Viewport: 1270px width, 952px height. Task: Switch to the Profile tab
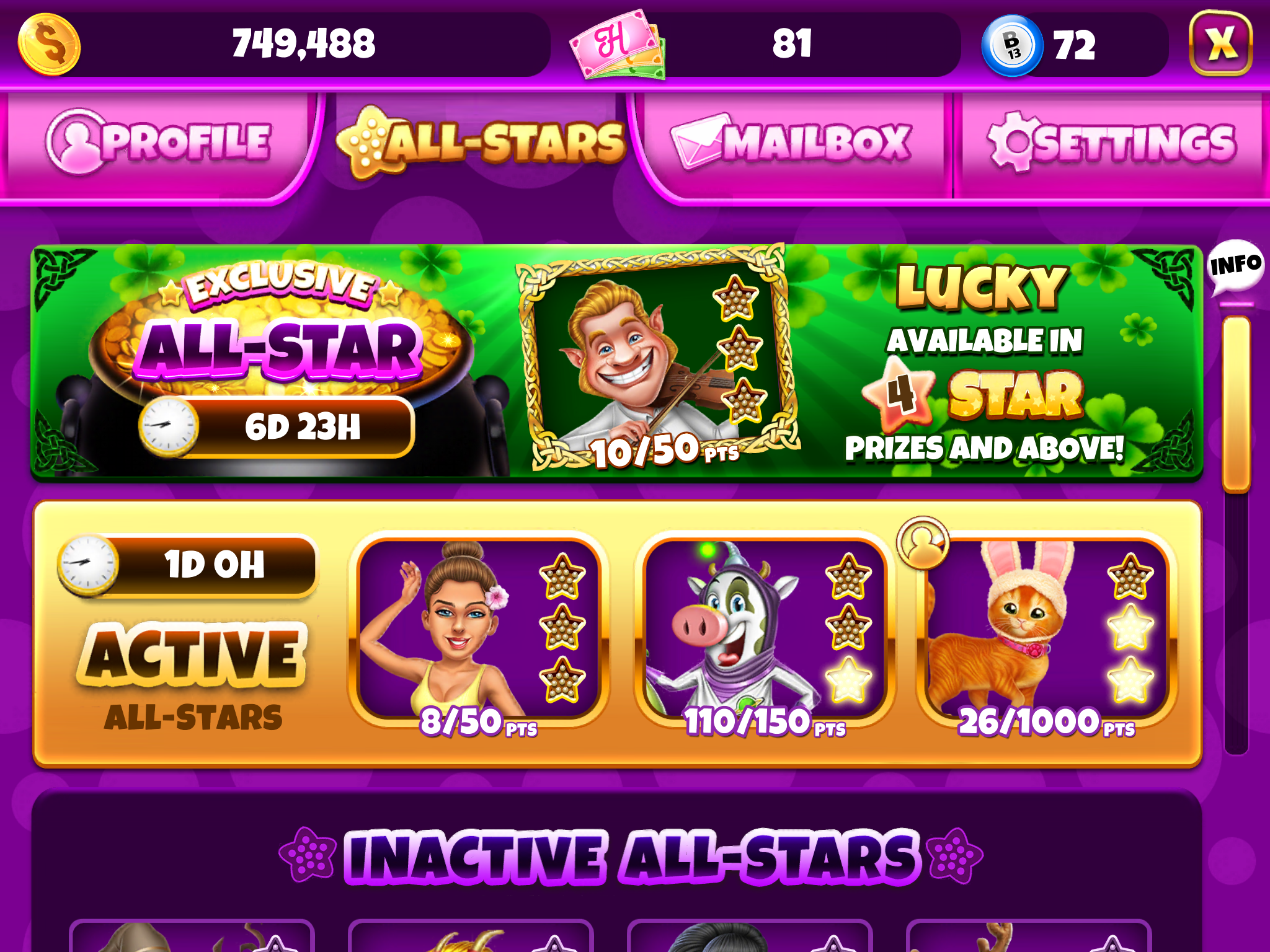pos(159,143)
